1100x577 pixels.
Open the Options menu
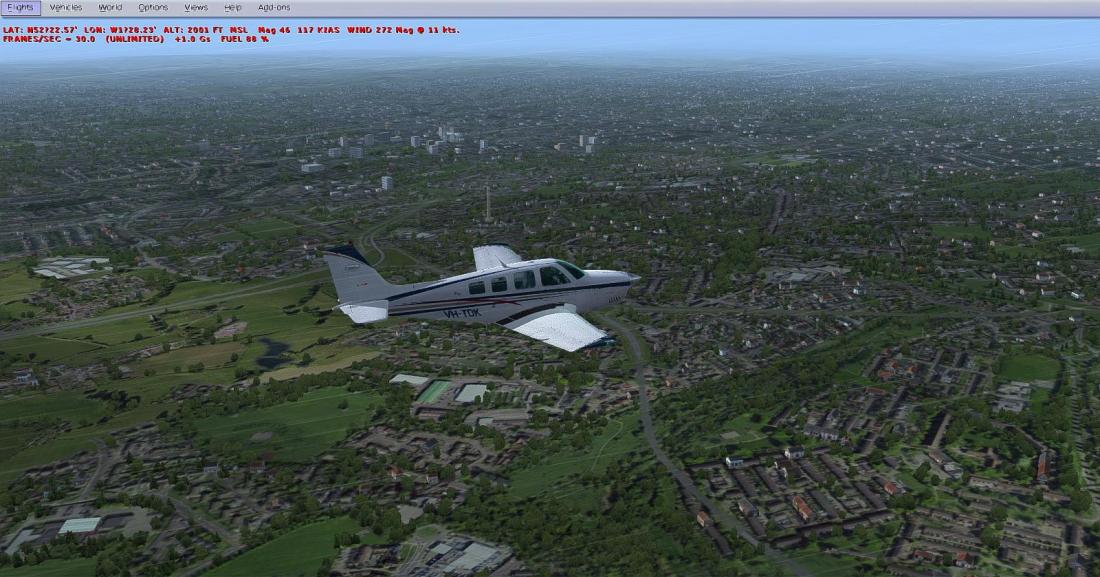pos(153,7)
